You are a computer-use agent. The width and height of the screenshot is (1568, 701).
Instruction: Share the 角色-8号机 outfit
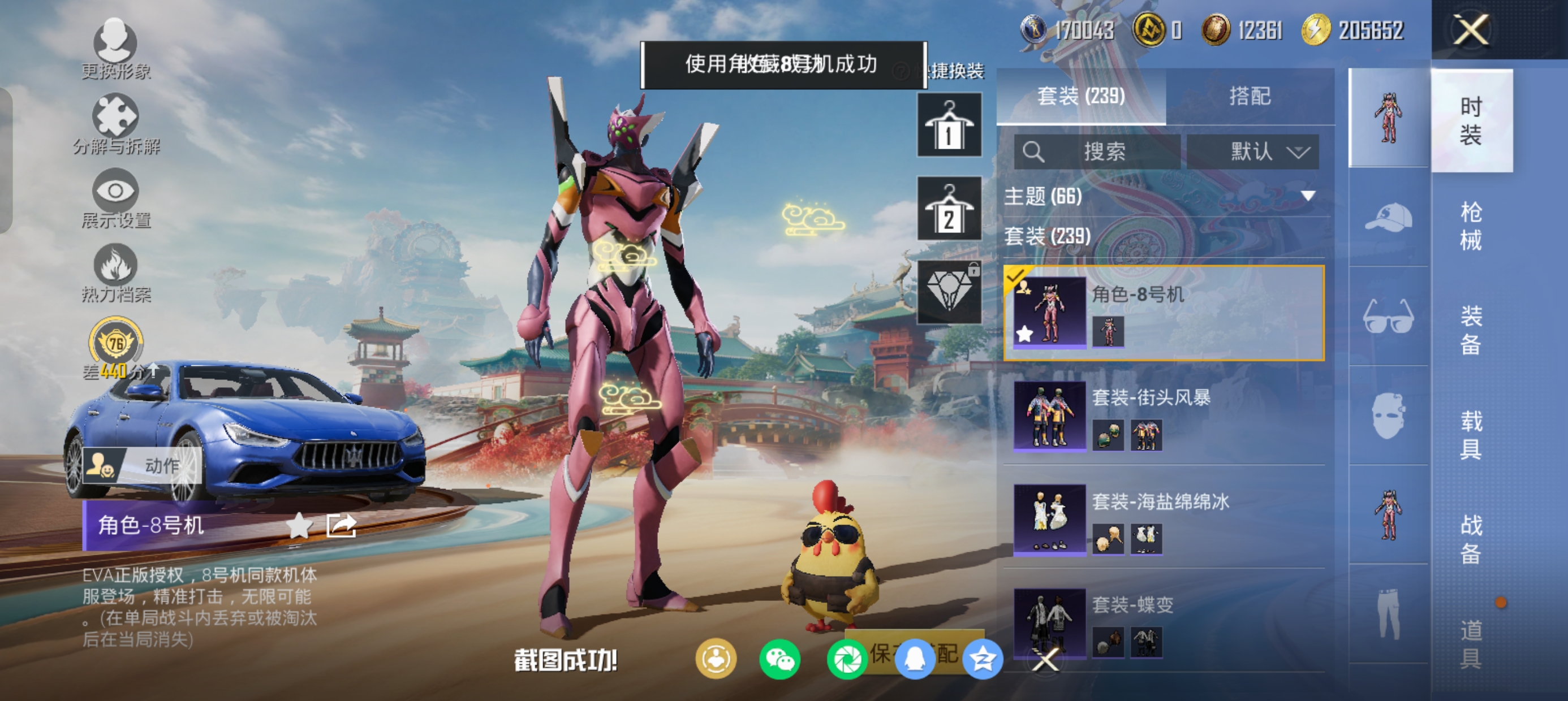coord(342,525)
